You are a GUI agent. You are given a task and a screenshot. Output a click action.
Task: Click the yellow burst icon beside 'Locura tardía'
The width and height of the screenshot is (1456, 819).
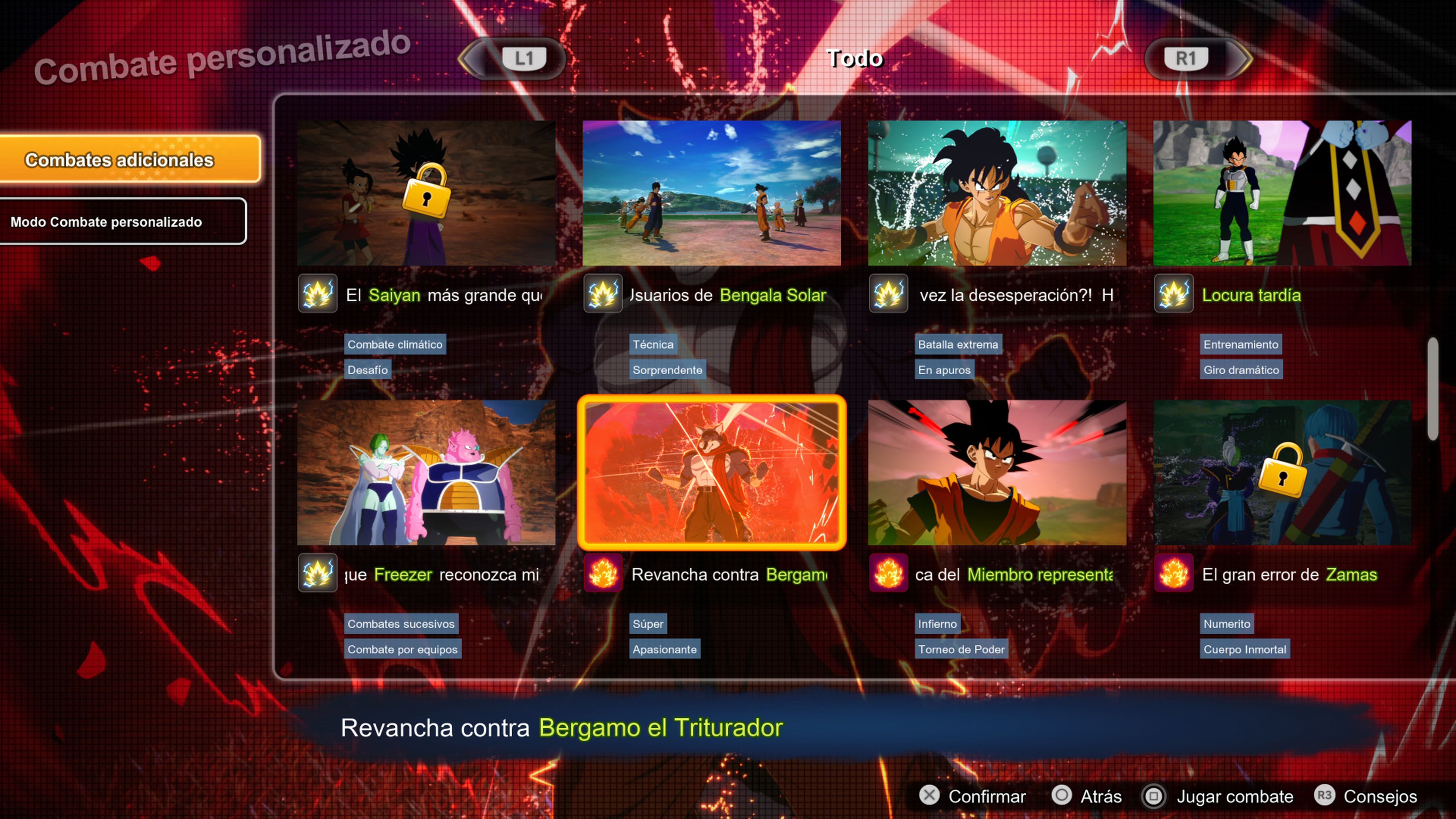1174,295
